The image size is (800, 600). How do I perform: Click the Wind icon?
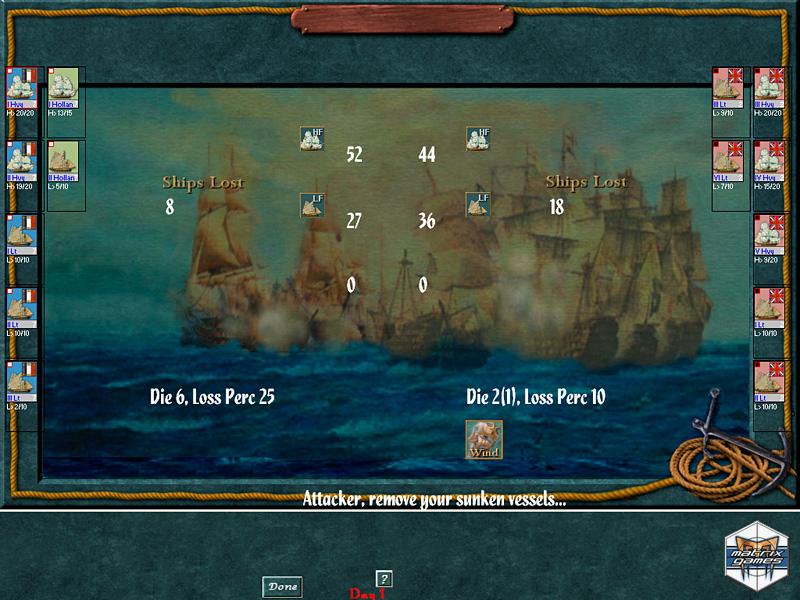point(484,440)
